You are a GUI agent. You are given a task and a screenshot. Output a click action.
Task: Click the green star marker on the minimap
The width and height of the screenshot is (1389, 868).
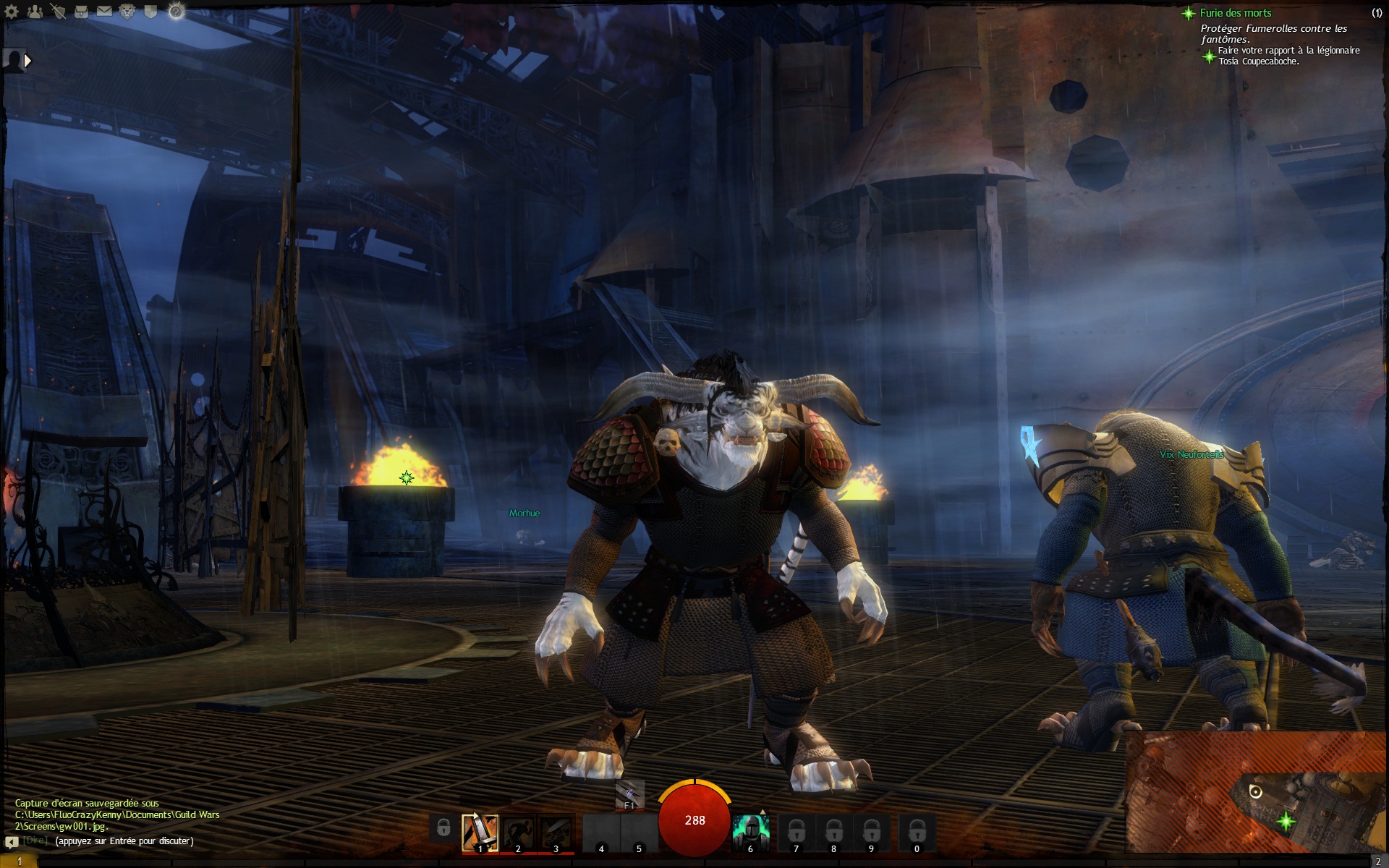1286,820
